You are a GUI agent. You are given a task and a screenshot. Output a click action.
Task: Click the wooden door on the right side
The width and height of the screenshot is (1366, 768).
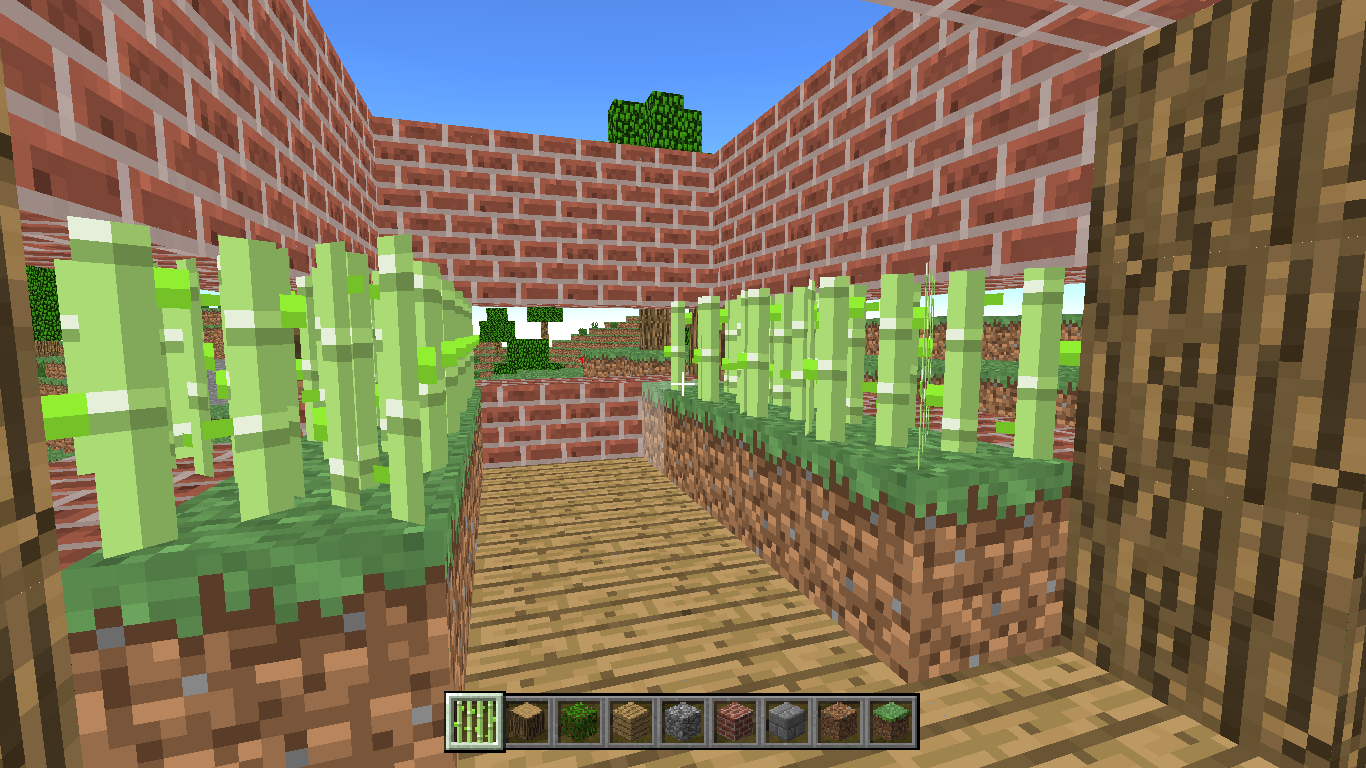(1230, 400)
